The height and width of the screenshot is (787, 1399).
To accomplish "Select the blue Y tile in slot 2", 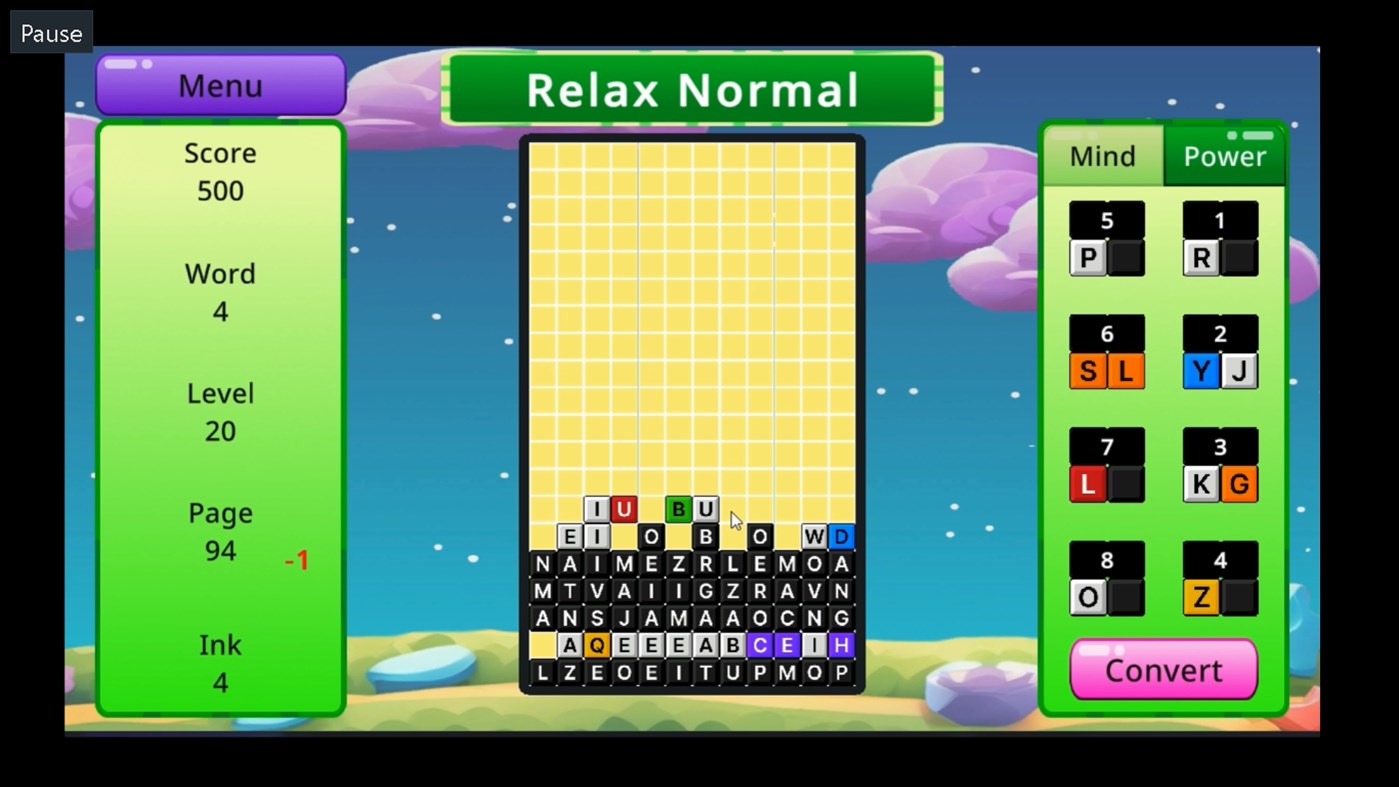I will click(x=1199, y=371).
